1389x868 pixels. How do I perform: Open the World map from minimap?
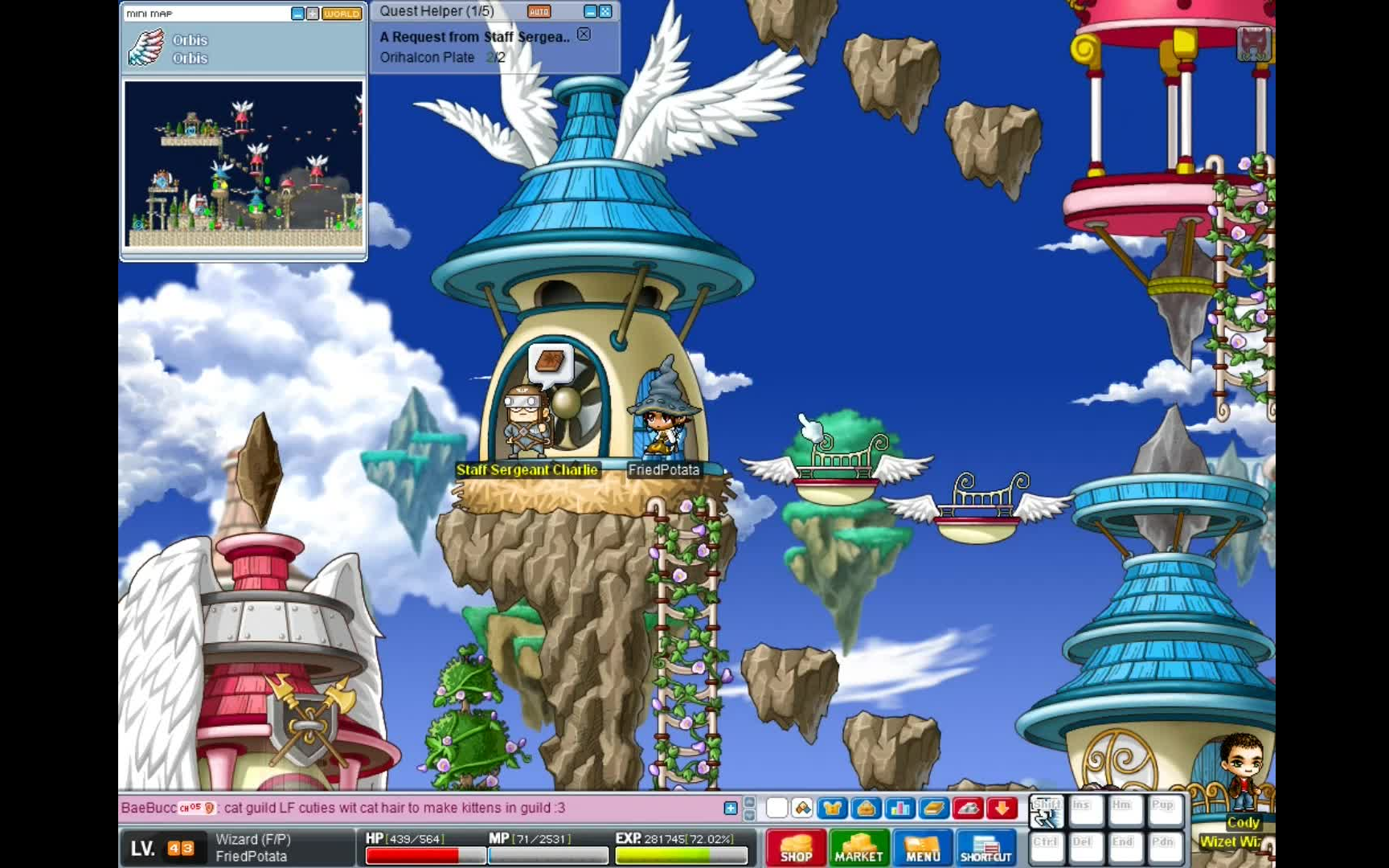tap(342, 14)
